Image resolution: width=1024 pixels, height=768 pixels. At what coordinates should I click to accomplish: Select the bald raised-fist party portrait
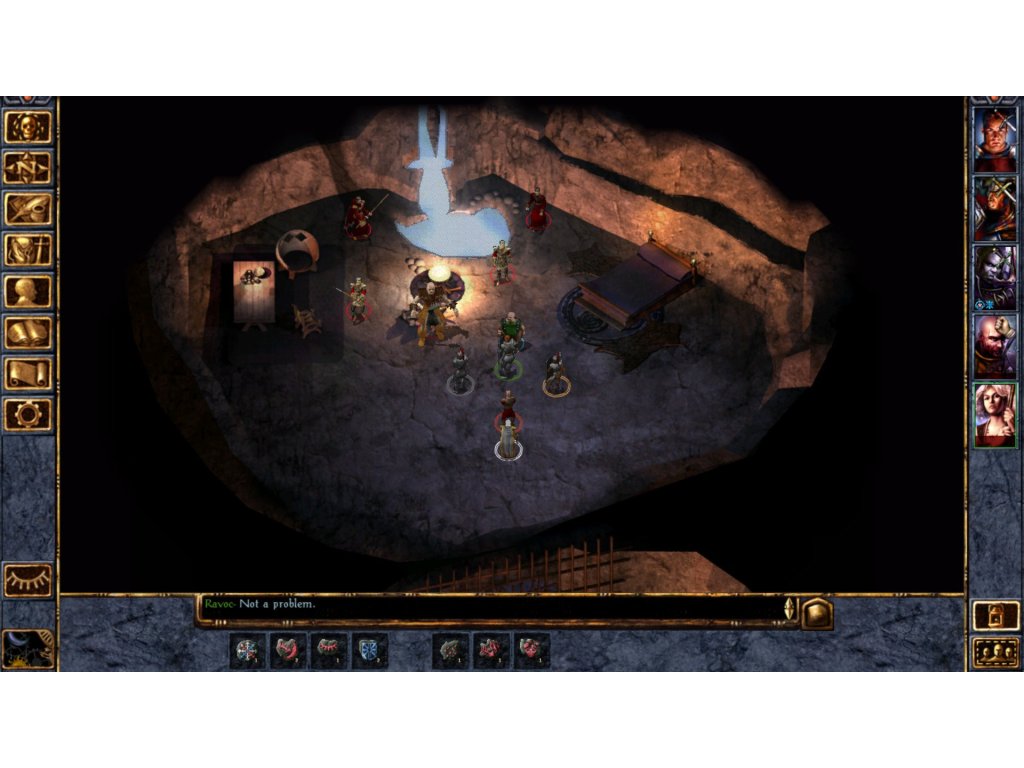click(x=995, y=346)
